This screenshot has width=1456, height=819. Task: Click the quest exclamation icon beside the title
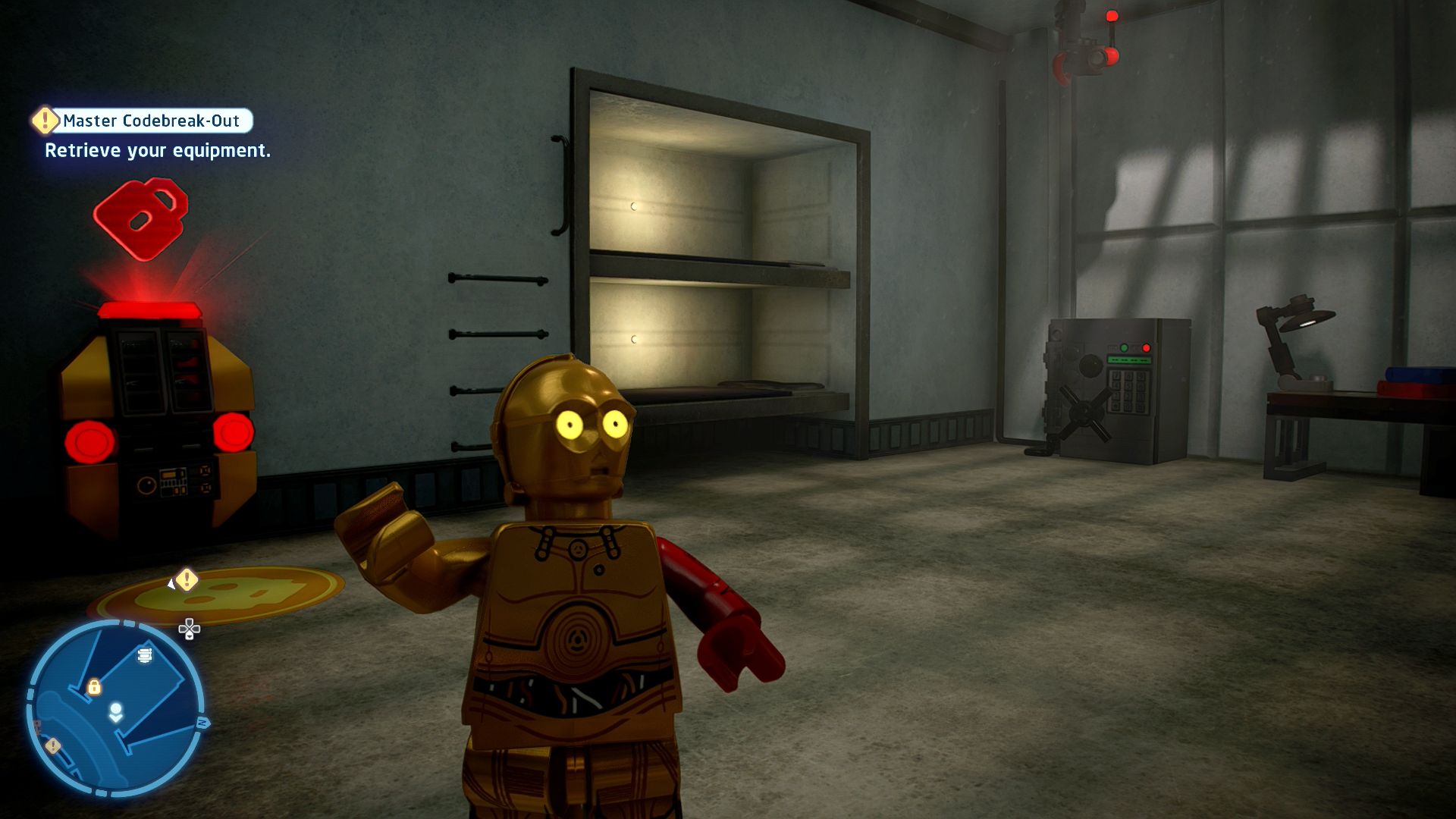(x=45, y=120)
